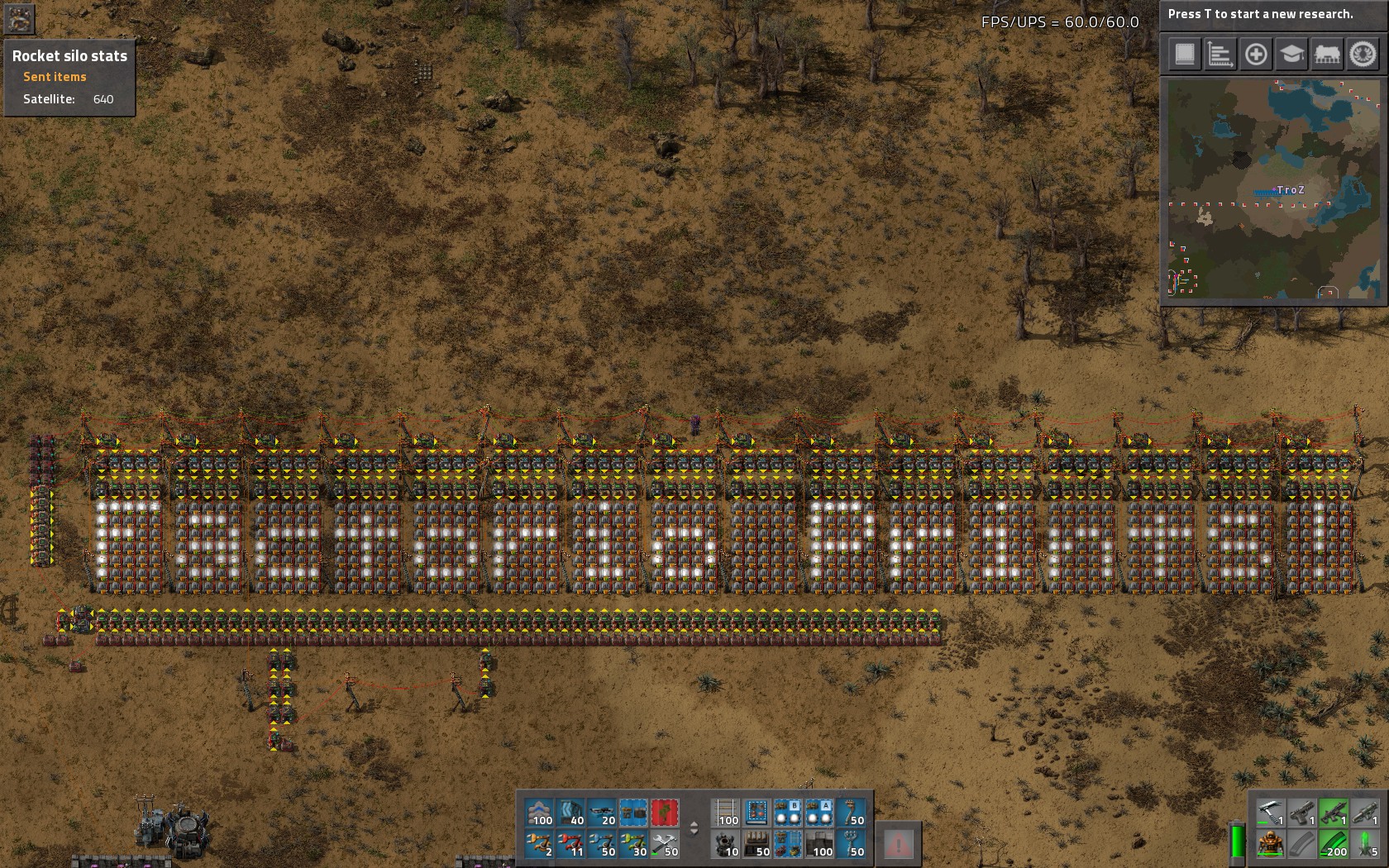View production statistics graph
The image size is (1389, 868).
[1219, 54]
